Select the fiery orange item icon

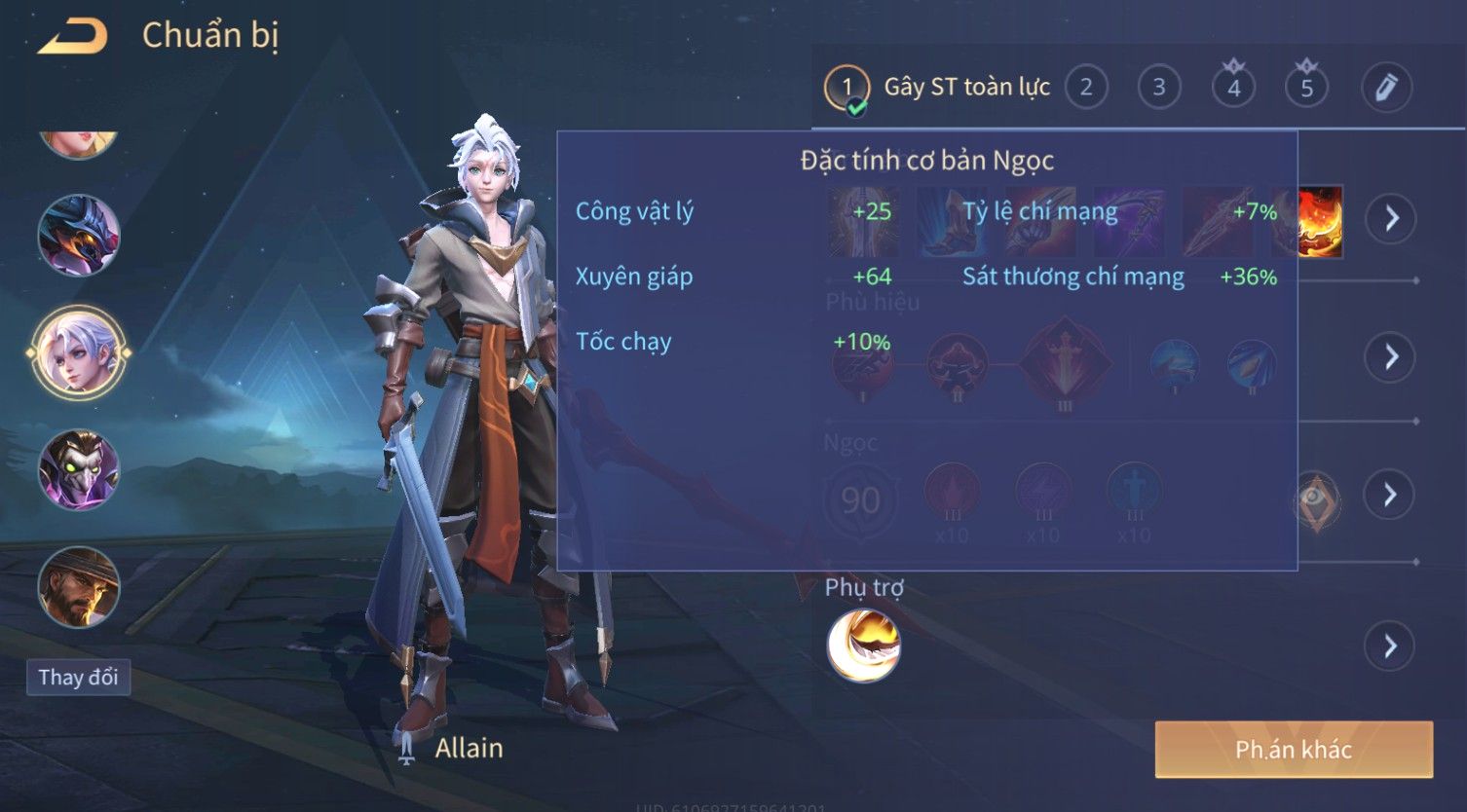coord(1321,221)
